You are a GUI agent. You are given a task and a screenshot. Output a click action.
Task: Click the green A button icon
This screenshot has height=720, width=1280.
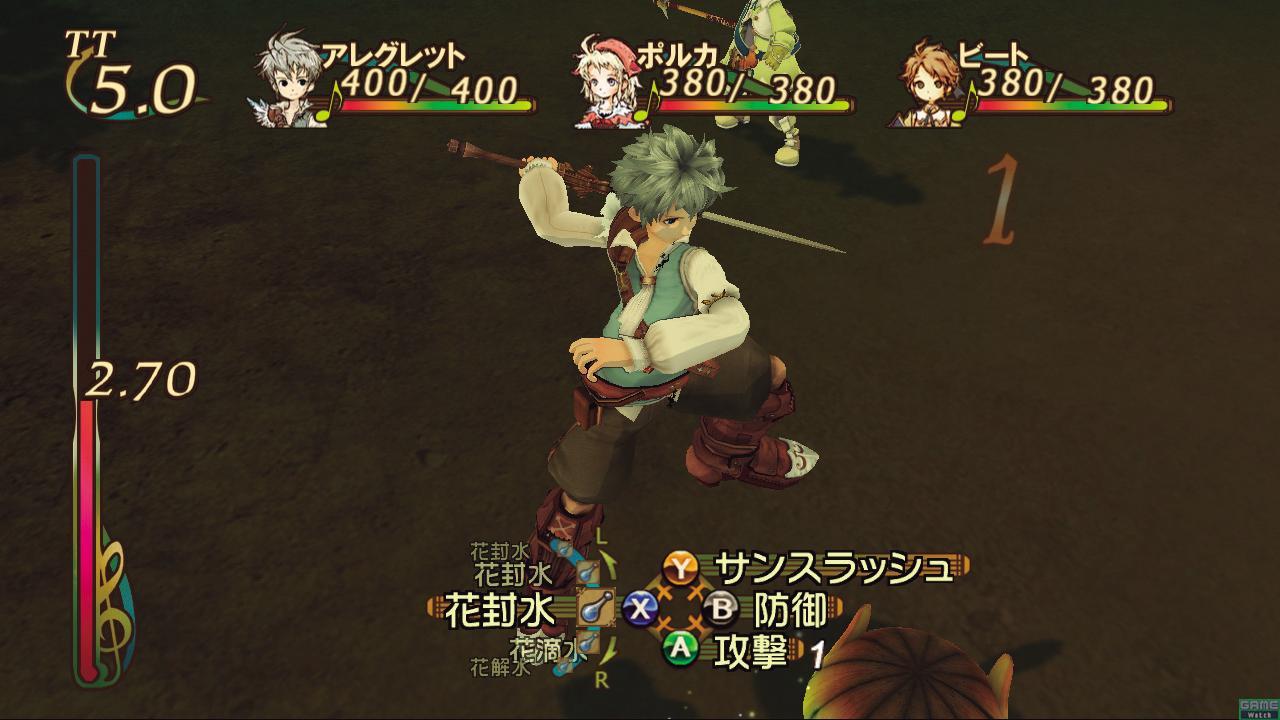click(679, 647)
